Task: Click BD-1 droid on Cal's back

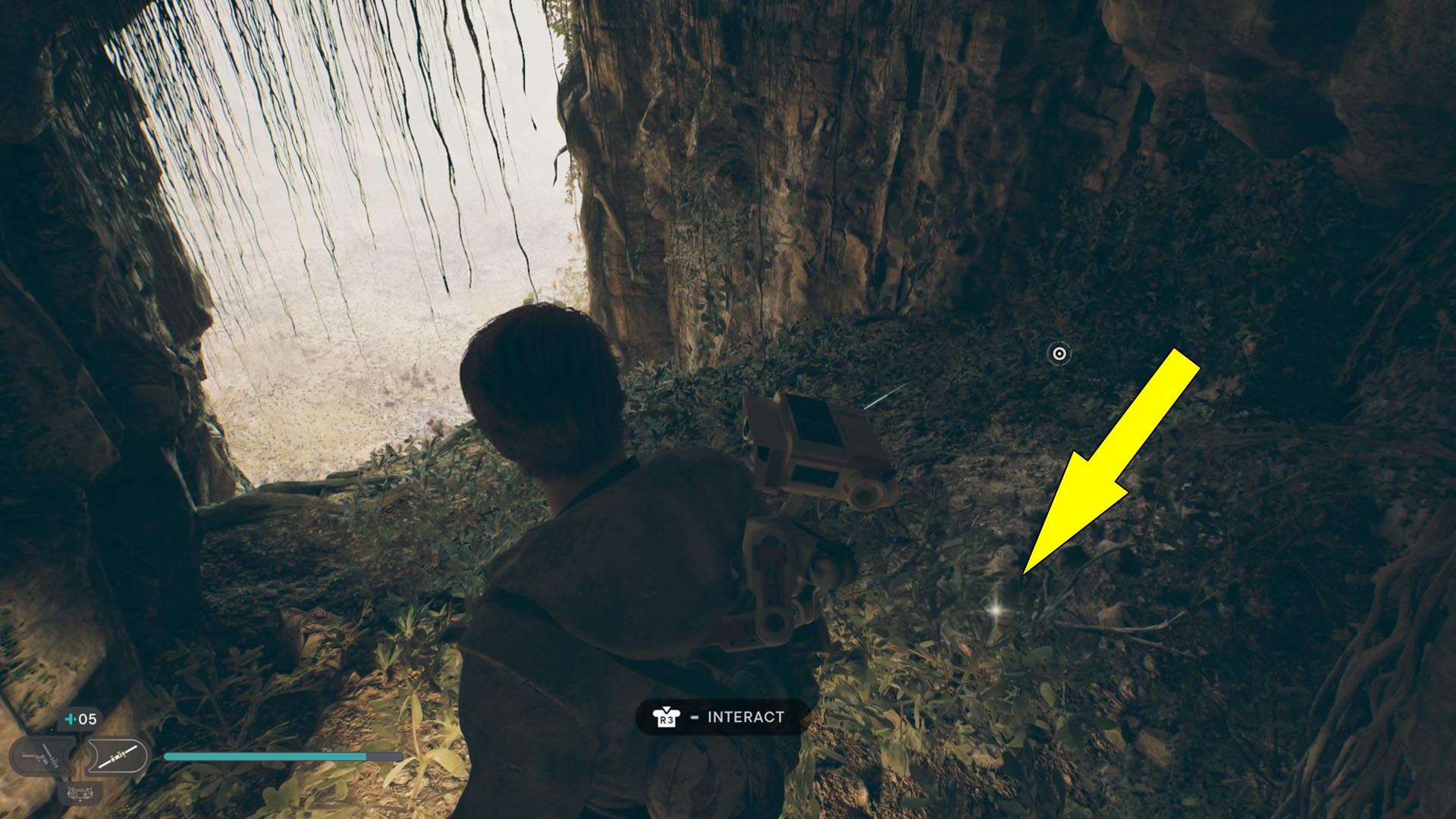Action: [804, 485]
